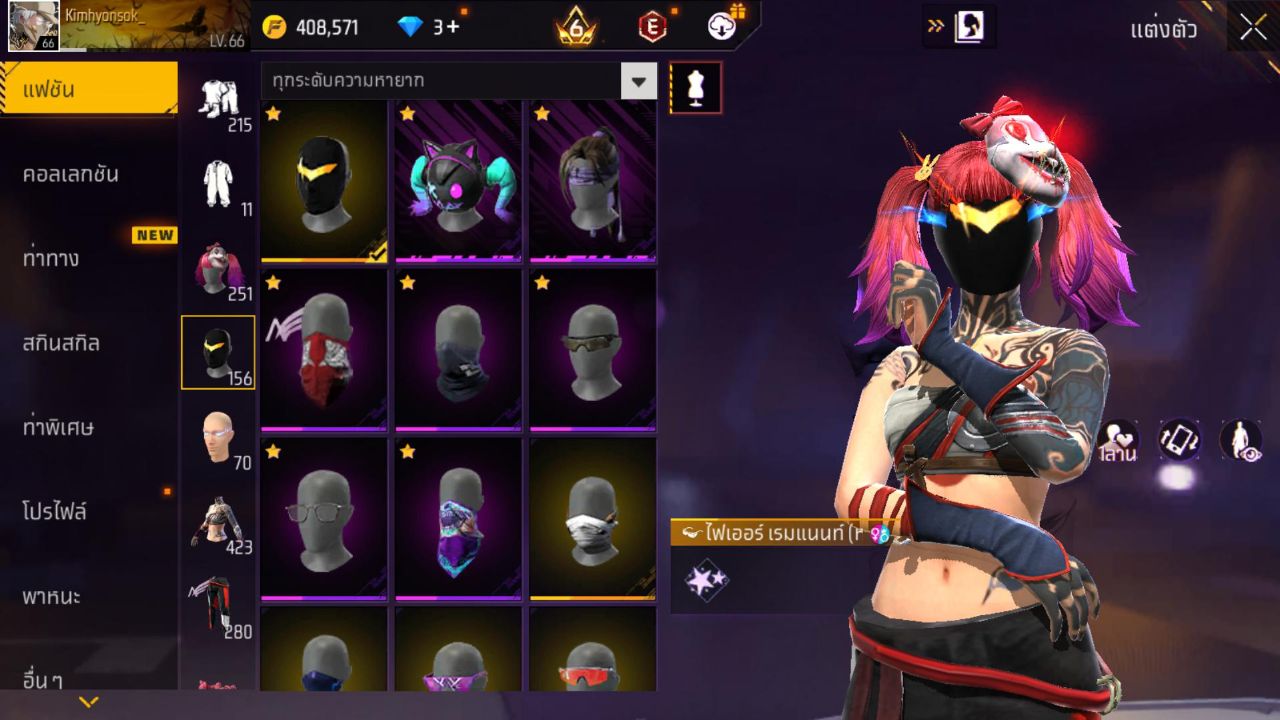Show the tops category with 423 items

(x=218, y=524)
